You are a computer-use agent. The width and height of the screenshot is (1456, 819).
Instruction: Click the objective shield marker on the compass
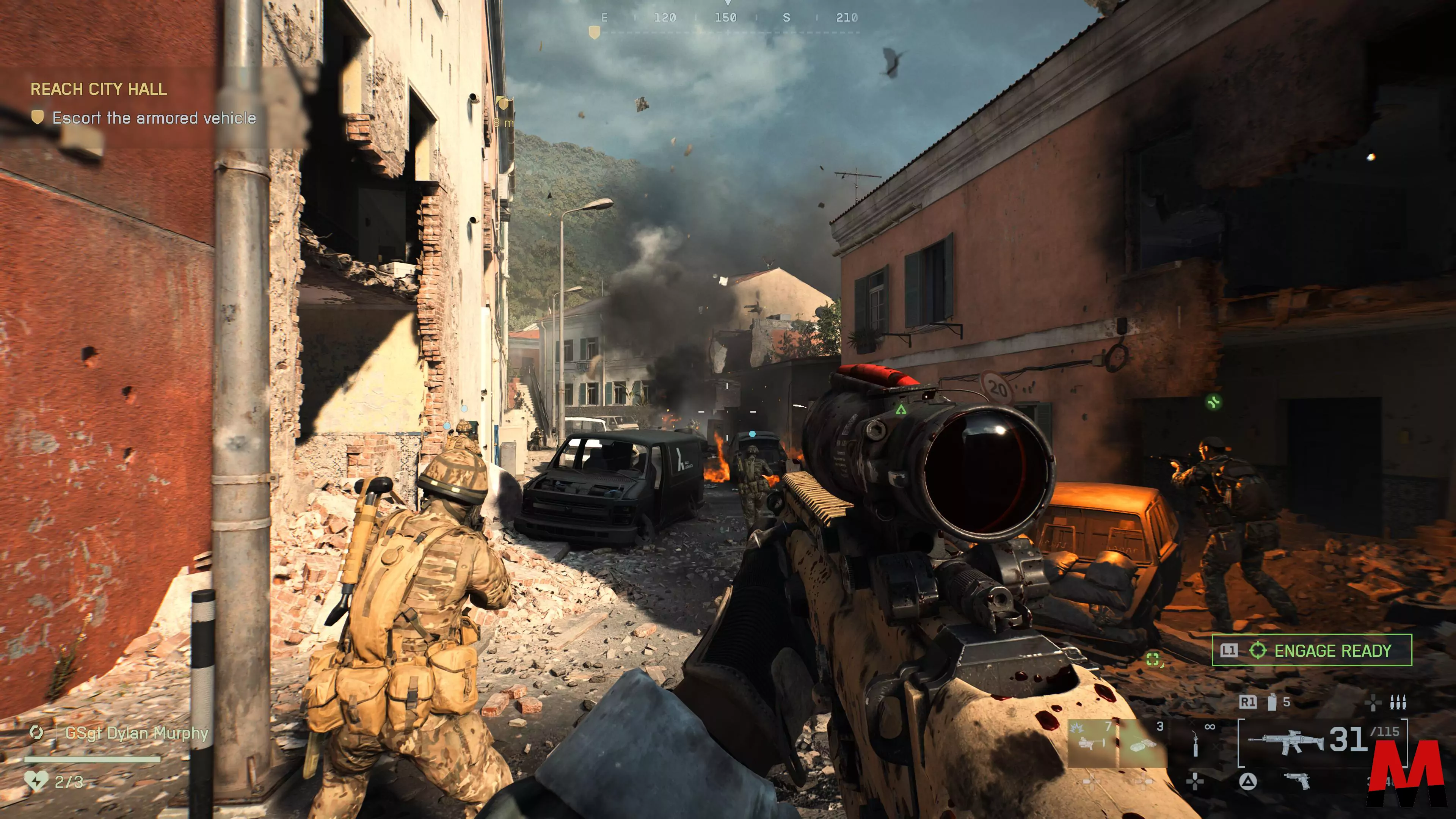(x=594, y=33)
